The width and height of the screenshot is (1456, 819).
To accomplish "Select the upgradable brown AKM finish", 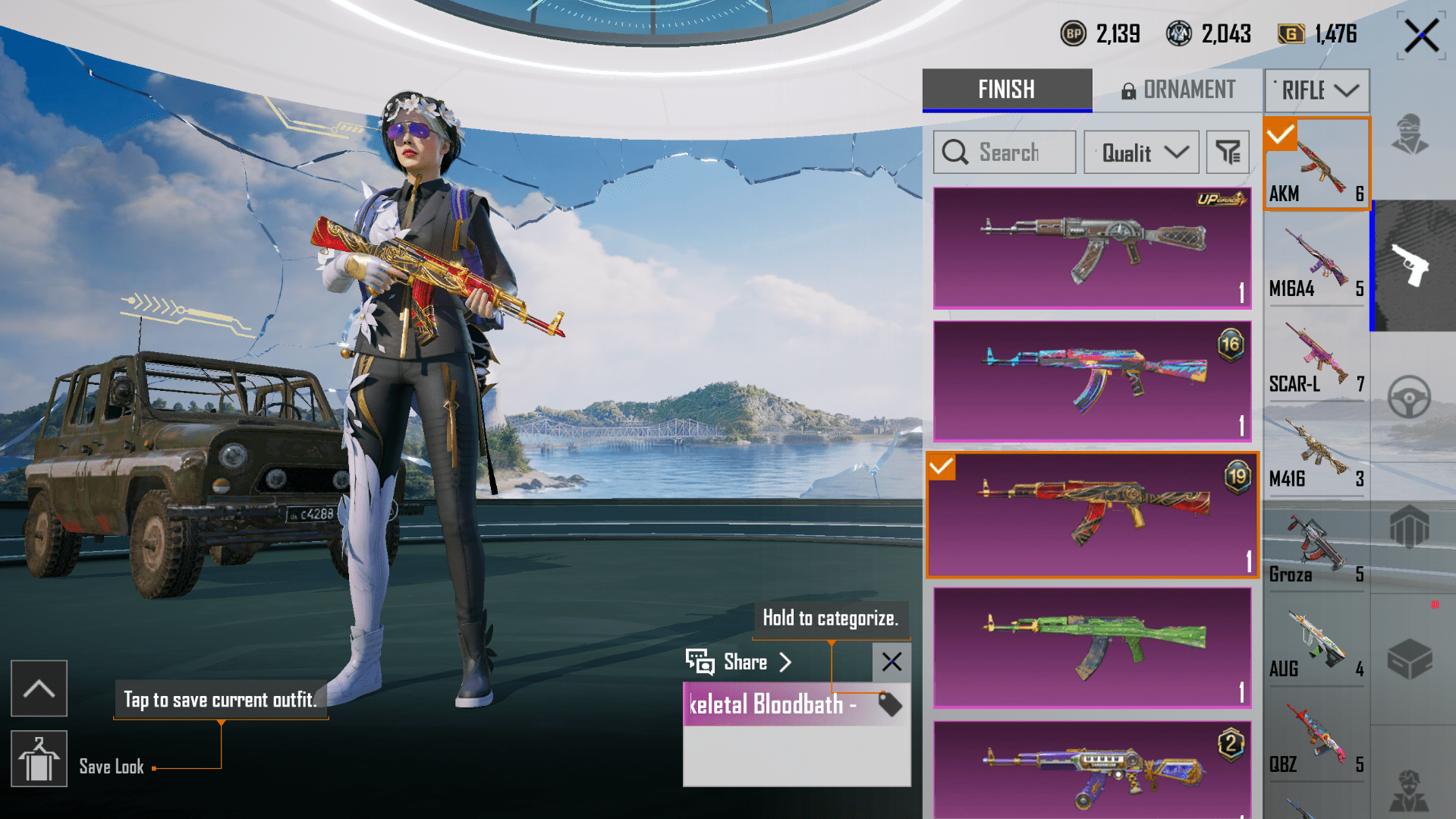I will click(x=1092, y=247).
